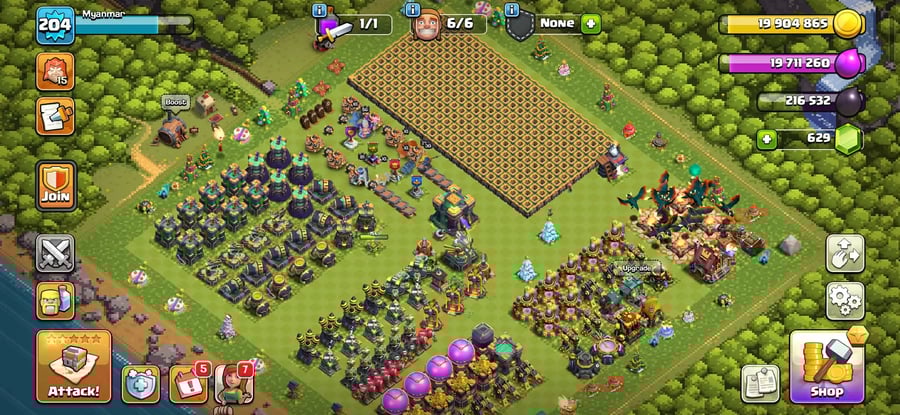Add gems with the green plus button

(767, 138)
